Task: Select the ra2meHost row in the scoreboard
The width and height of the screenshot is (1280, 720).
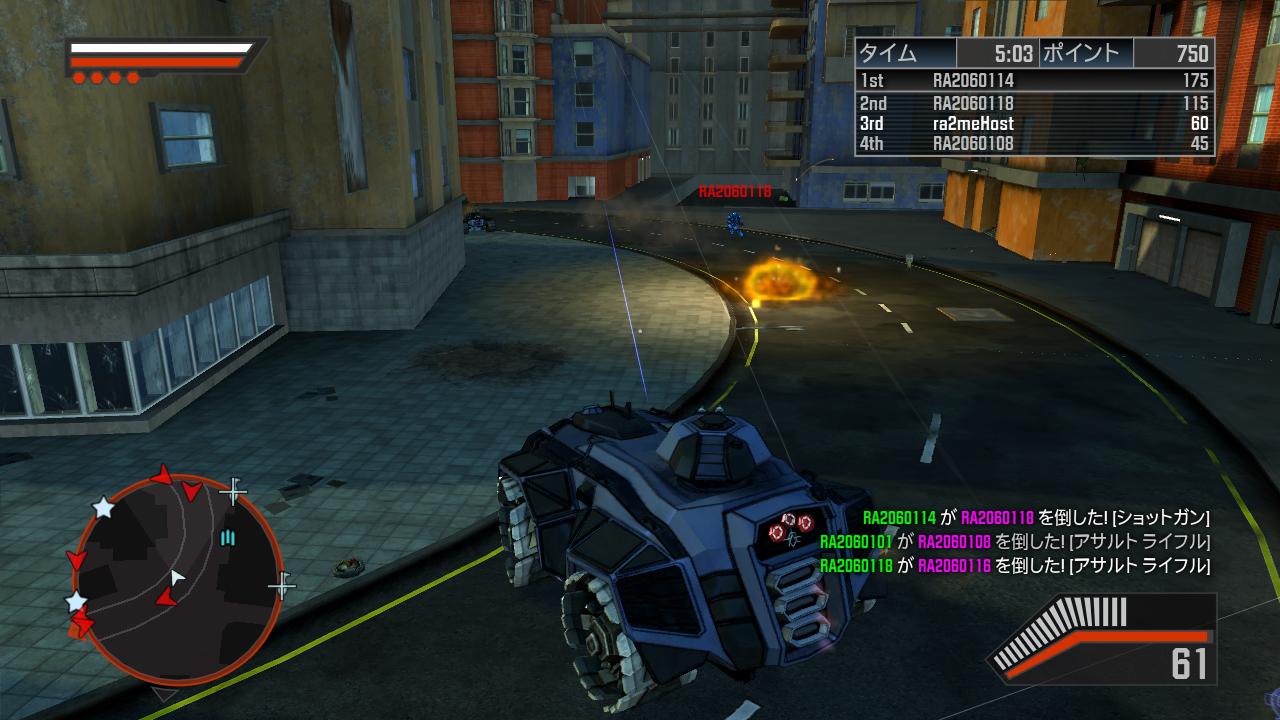Action: tap(1034, 124)
